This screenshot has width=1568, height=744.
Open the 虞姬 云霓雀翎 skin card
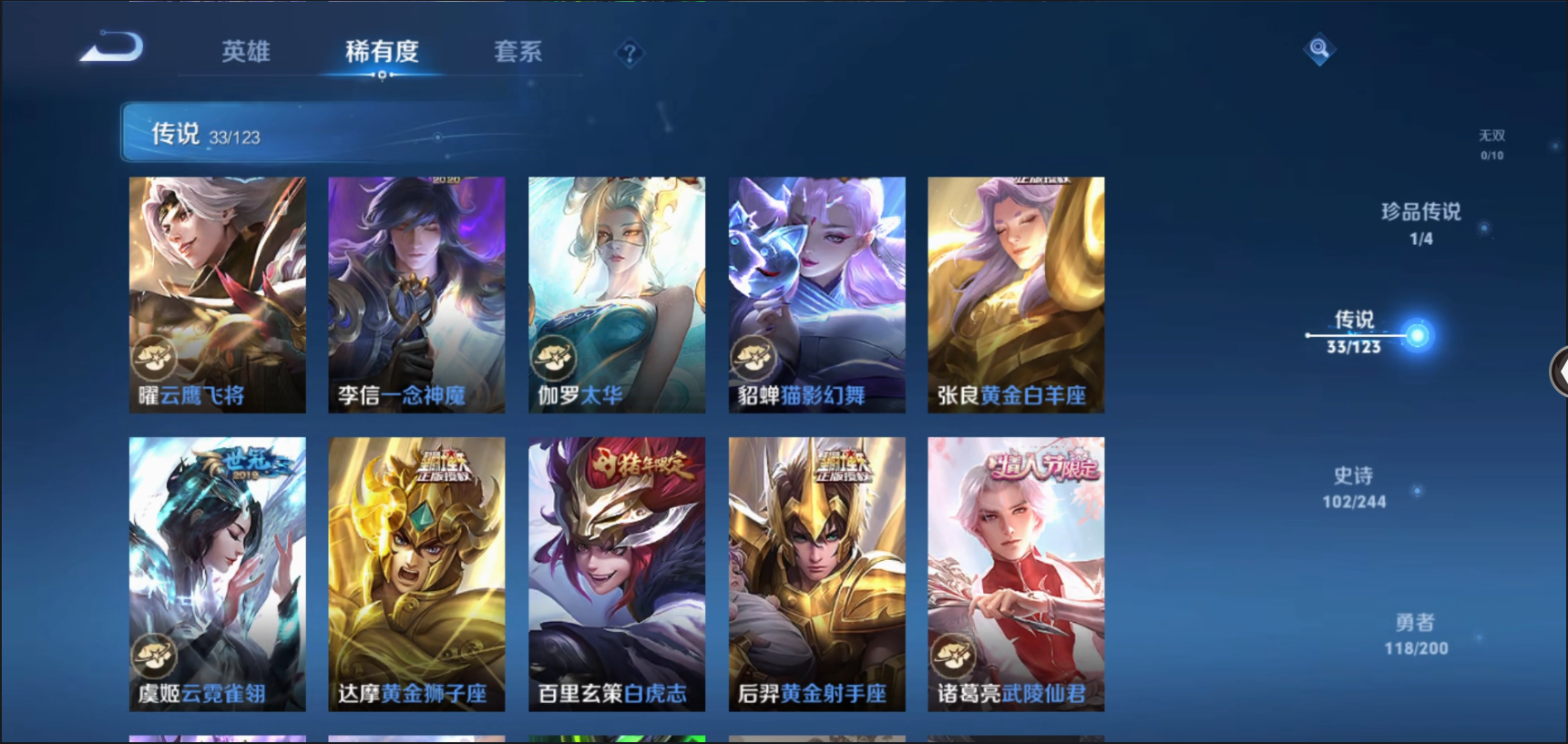coord(217,574)
